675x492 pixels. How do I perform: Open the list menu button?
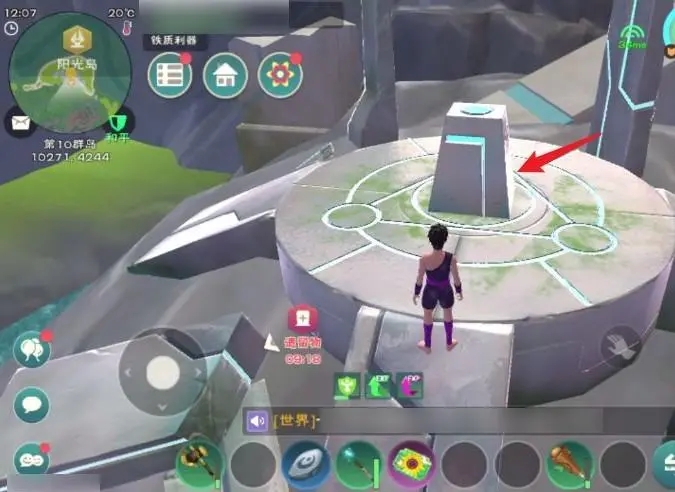tap(170, 75)
